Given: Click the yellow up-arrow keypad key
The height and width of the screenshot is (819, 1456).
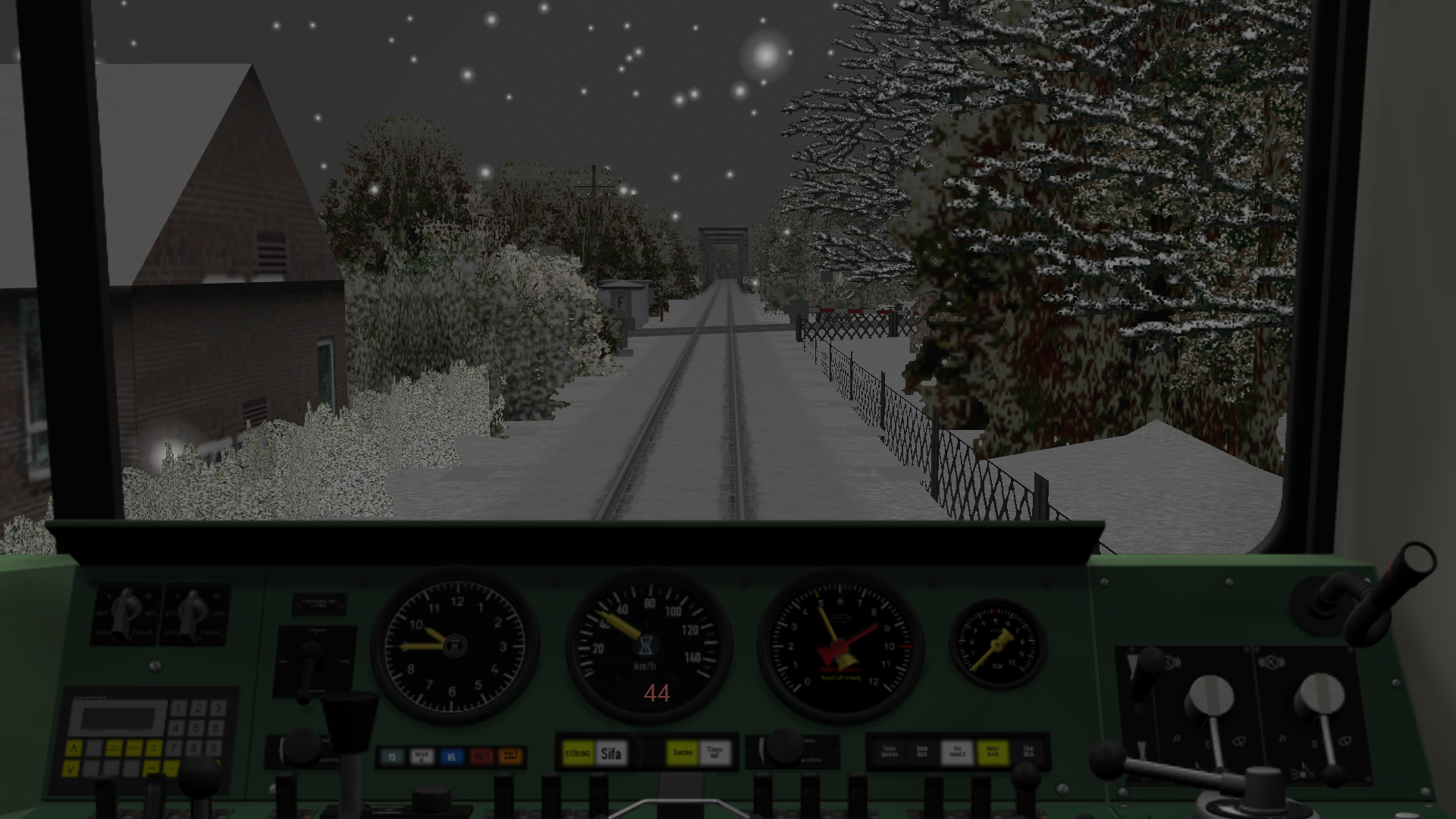Looking at the screenshot, I should pos(74,749).
